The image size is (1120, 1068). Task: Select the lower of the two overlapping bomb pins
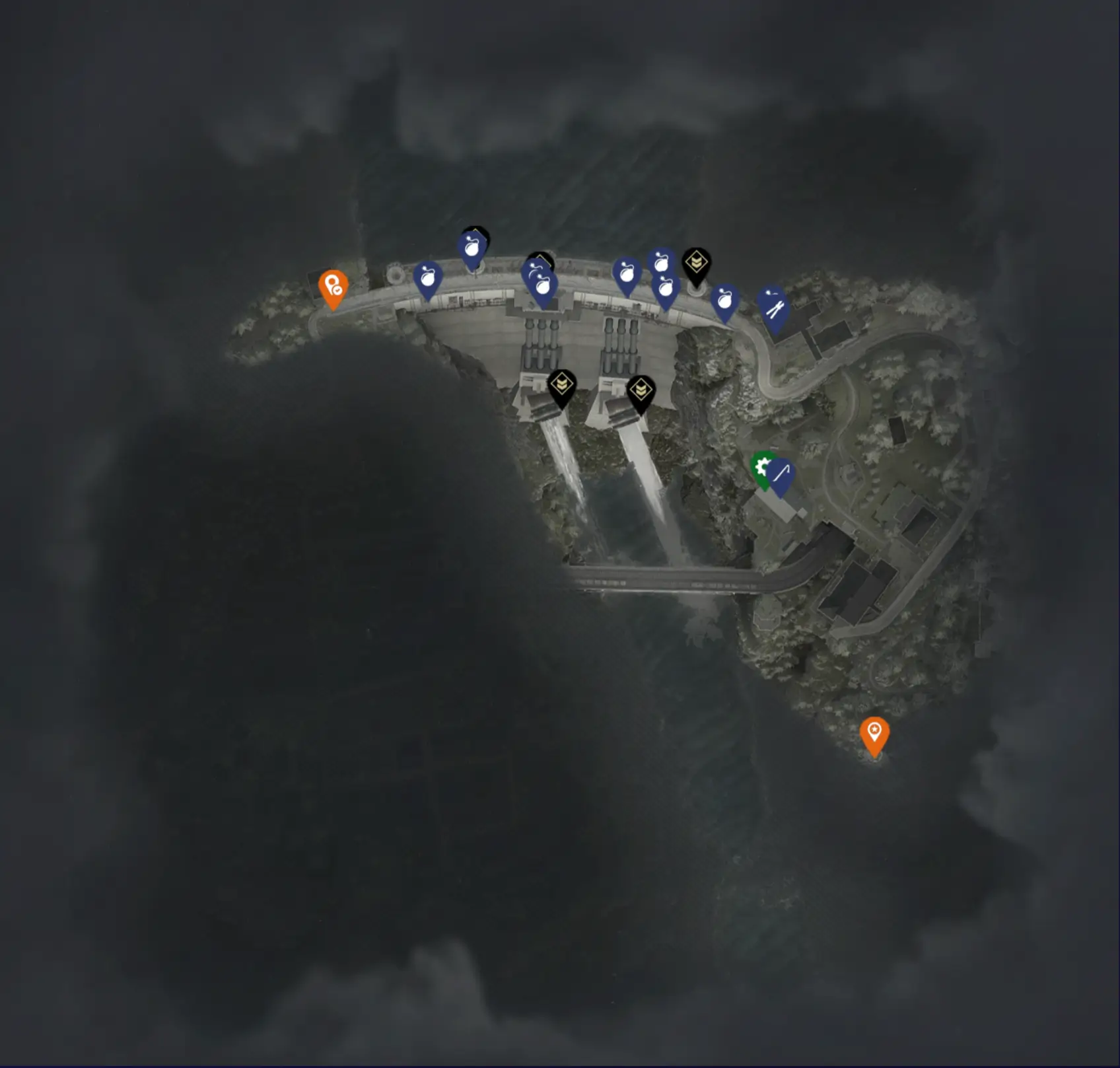[x=667, y=289]
